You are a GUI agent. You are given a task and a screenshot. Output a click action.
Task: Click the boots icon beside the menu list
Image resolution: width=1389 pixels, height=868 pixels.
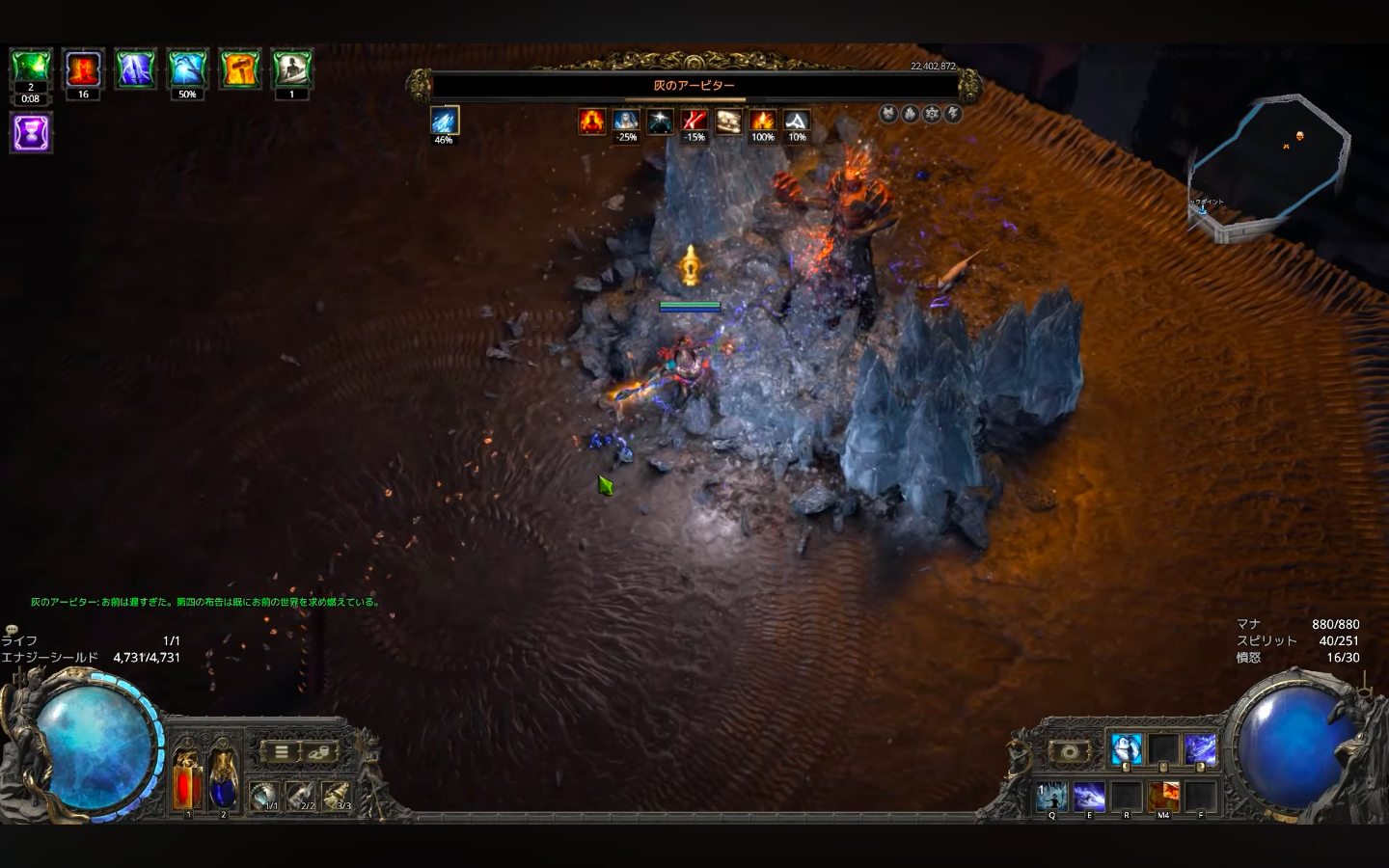pyautogui.click(x=318, y=752)
